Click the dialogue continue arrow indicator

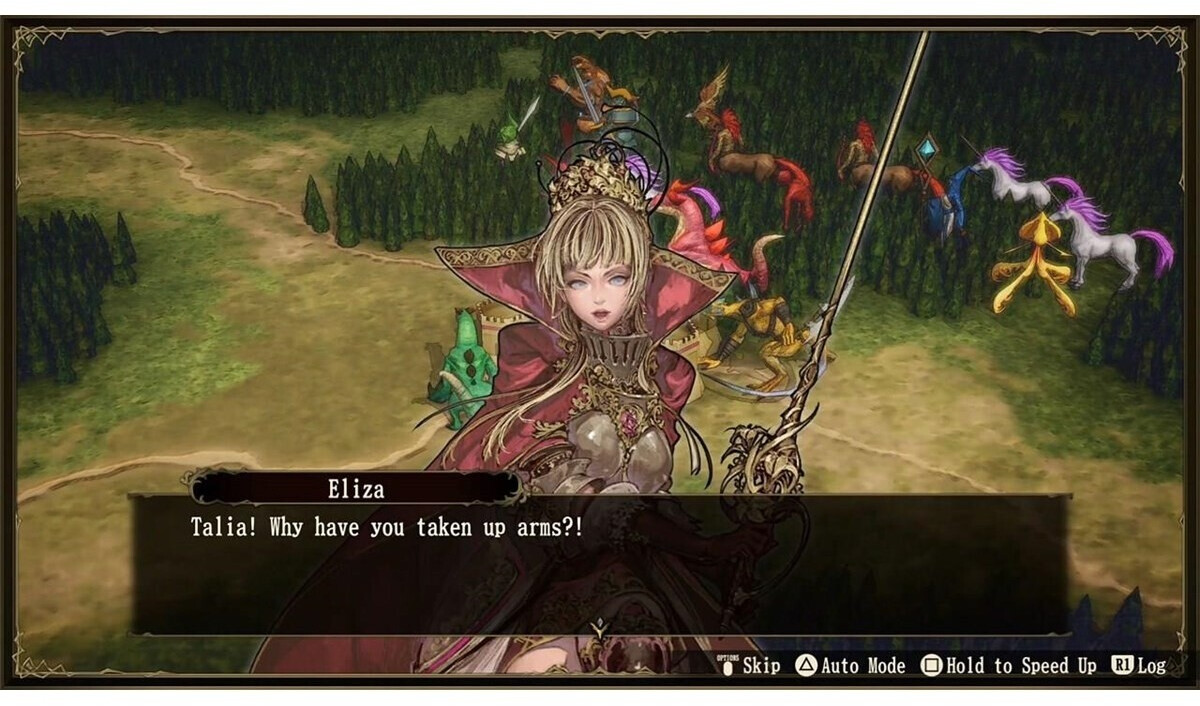pos(599,630)
